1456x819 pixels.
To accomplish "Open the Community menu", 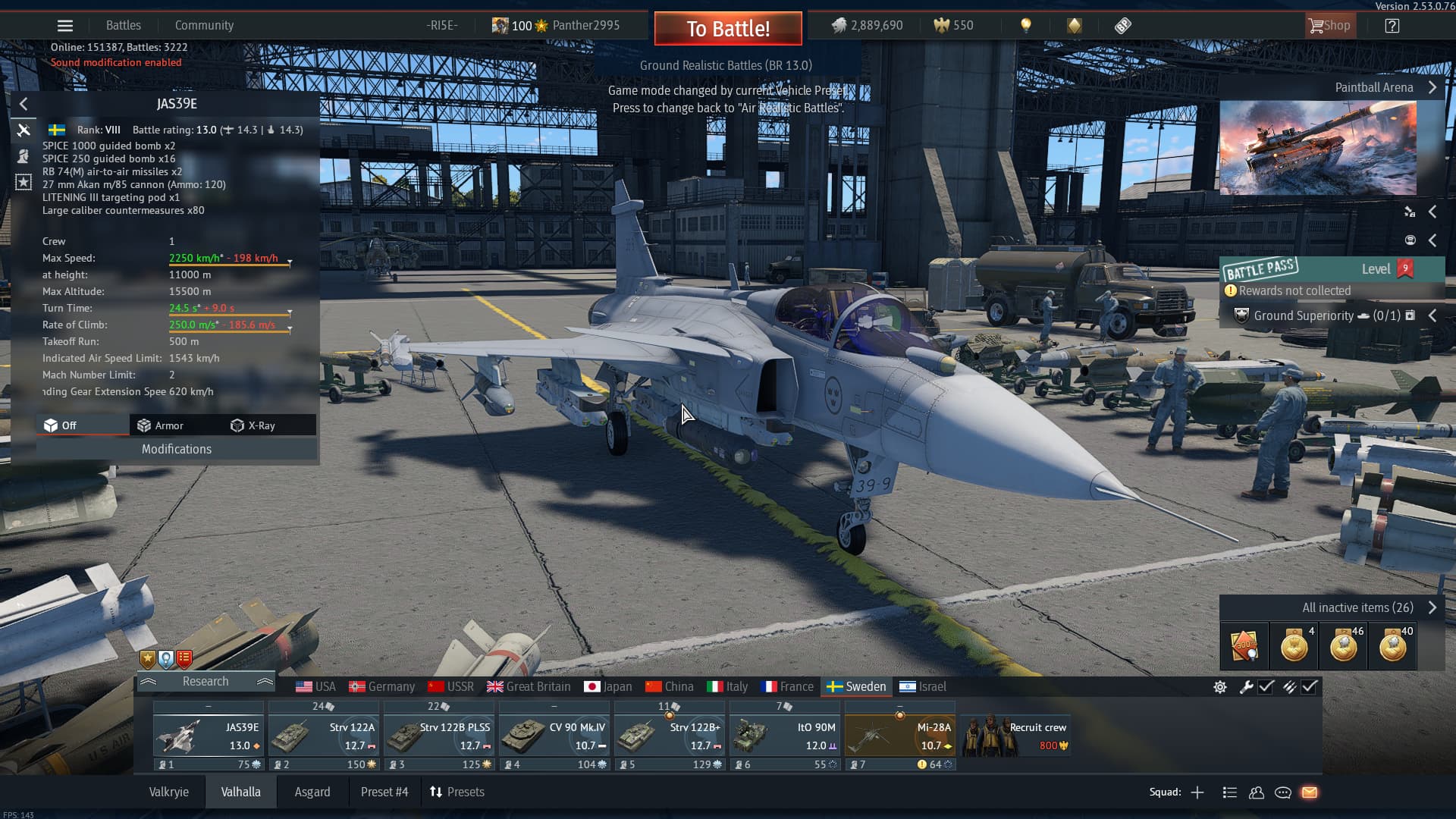I will (x=204, y=26).
